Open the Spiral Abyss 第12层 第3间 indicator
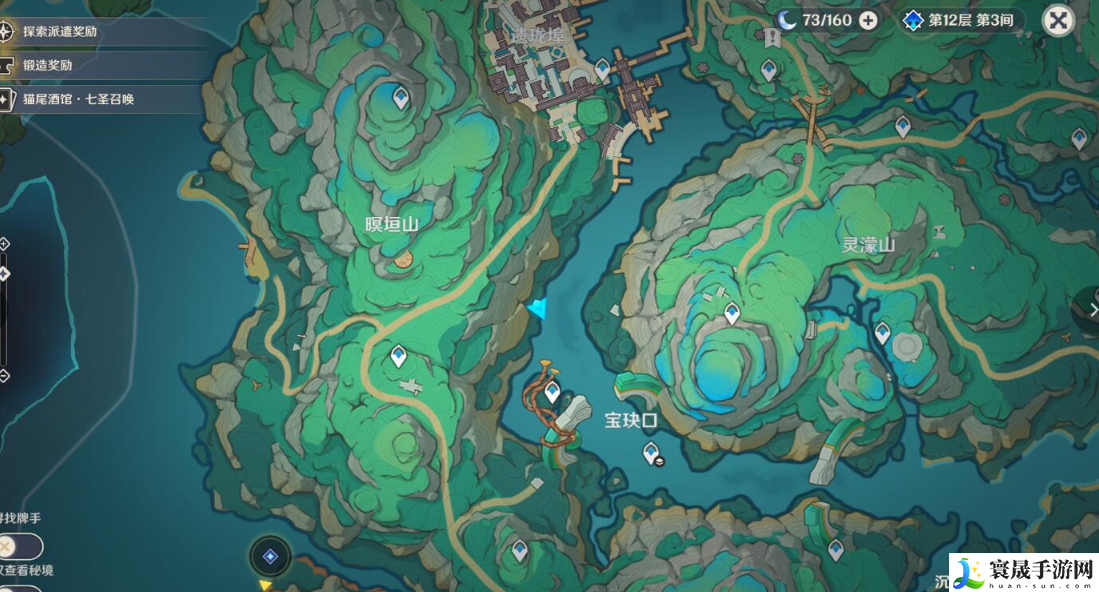The width and height of the screenshot is (1099, 592). (x=961, y=20)
